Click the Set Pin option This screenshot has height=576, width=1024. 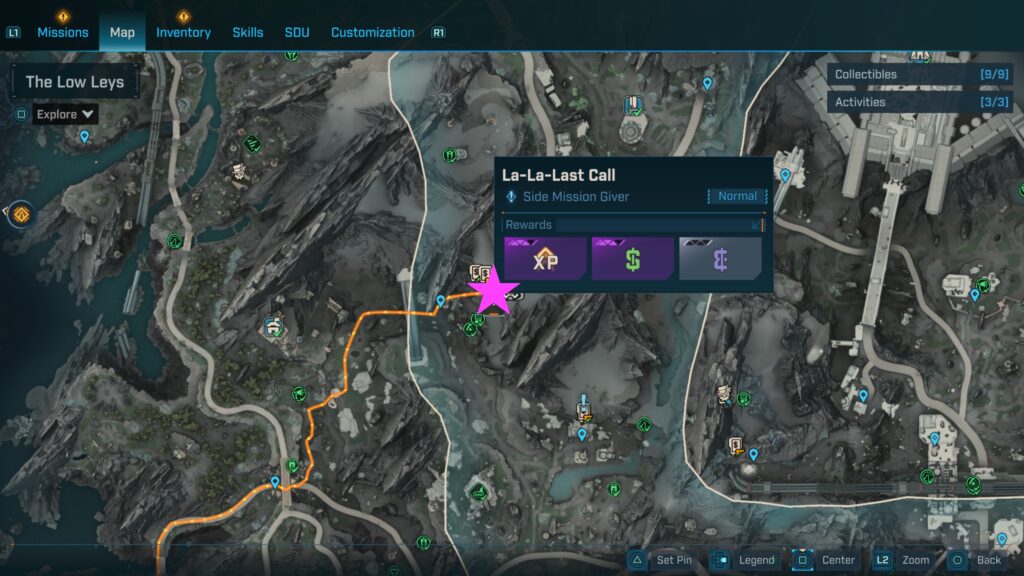[x=662, y=560]
